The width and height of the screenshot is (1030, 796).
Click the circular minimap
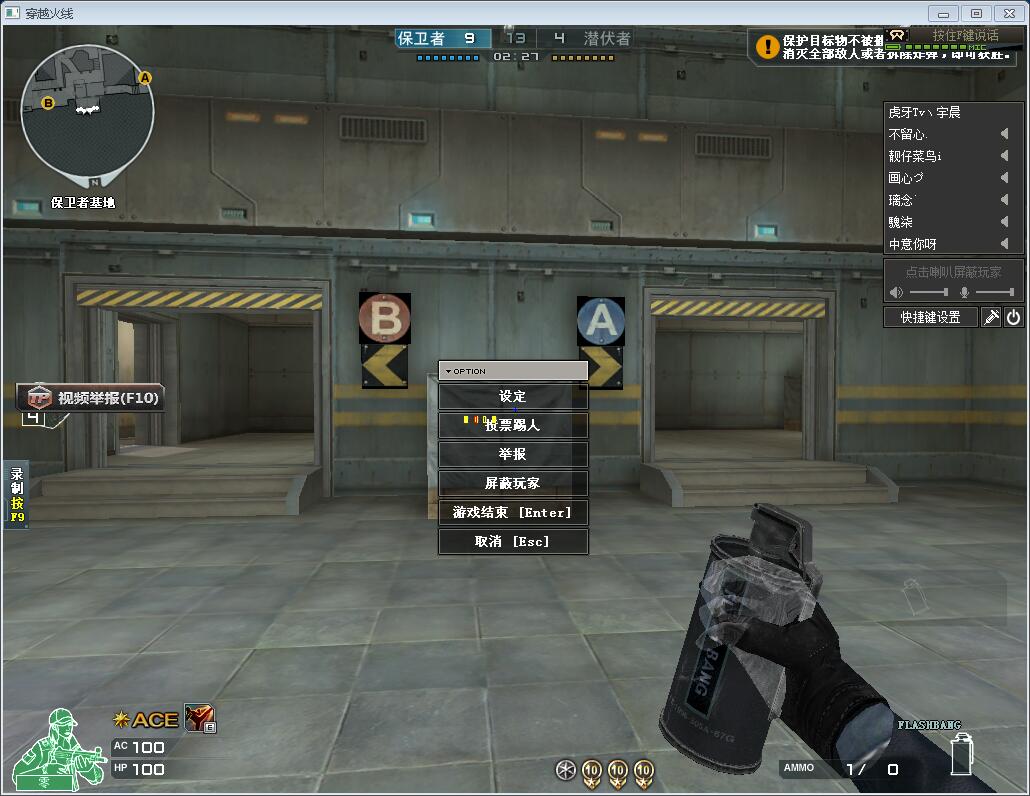point(88,110)
